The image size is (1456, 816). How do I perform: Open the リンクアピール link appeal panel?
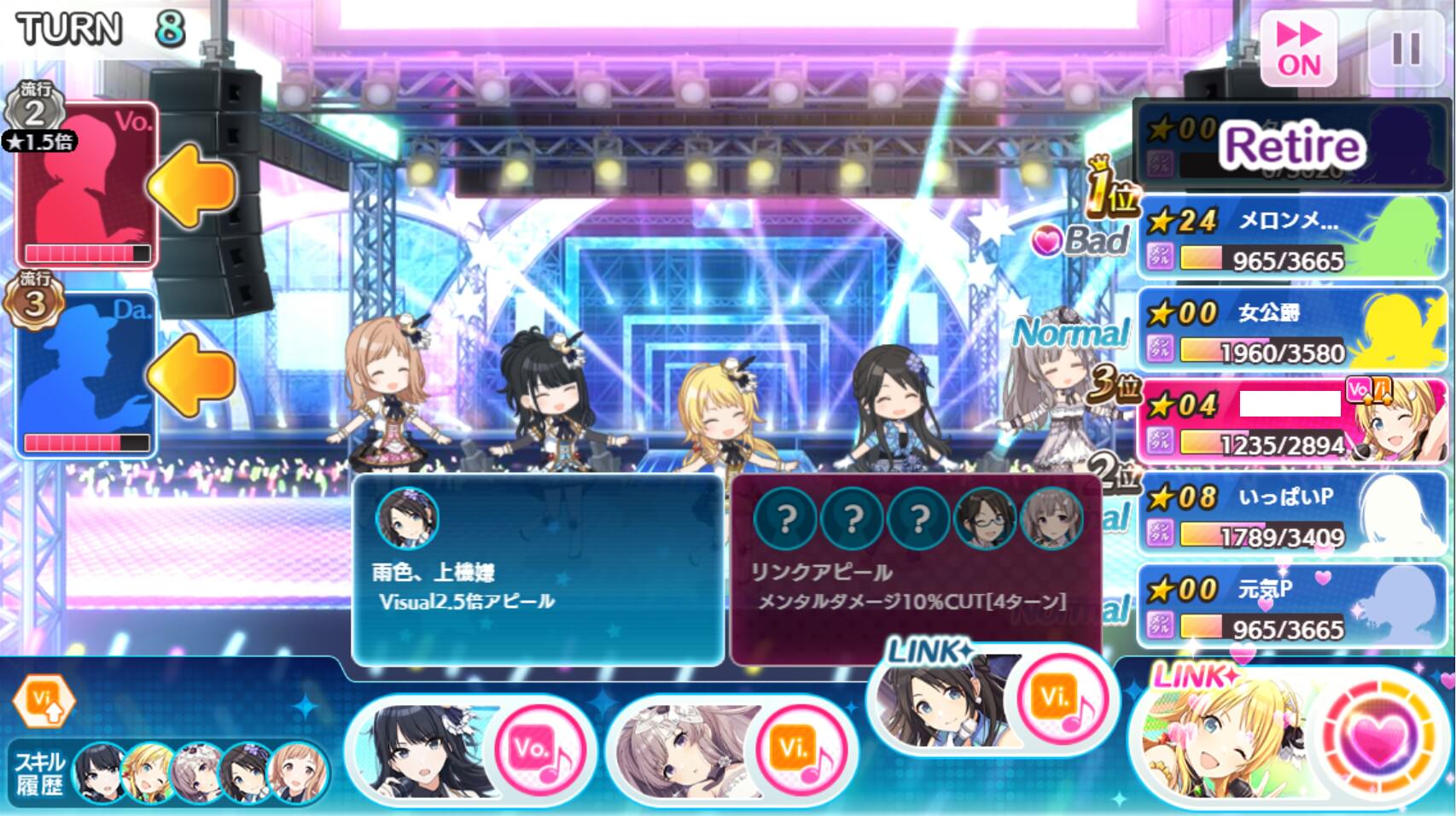click(x=915, y=568)
